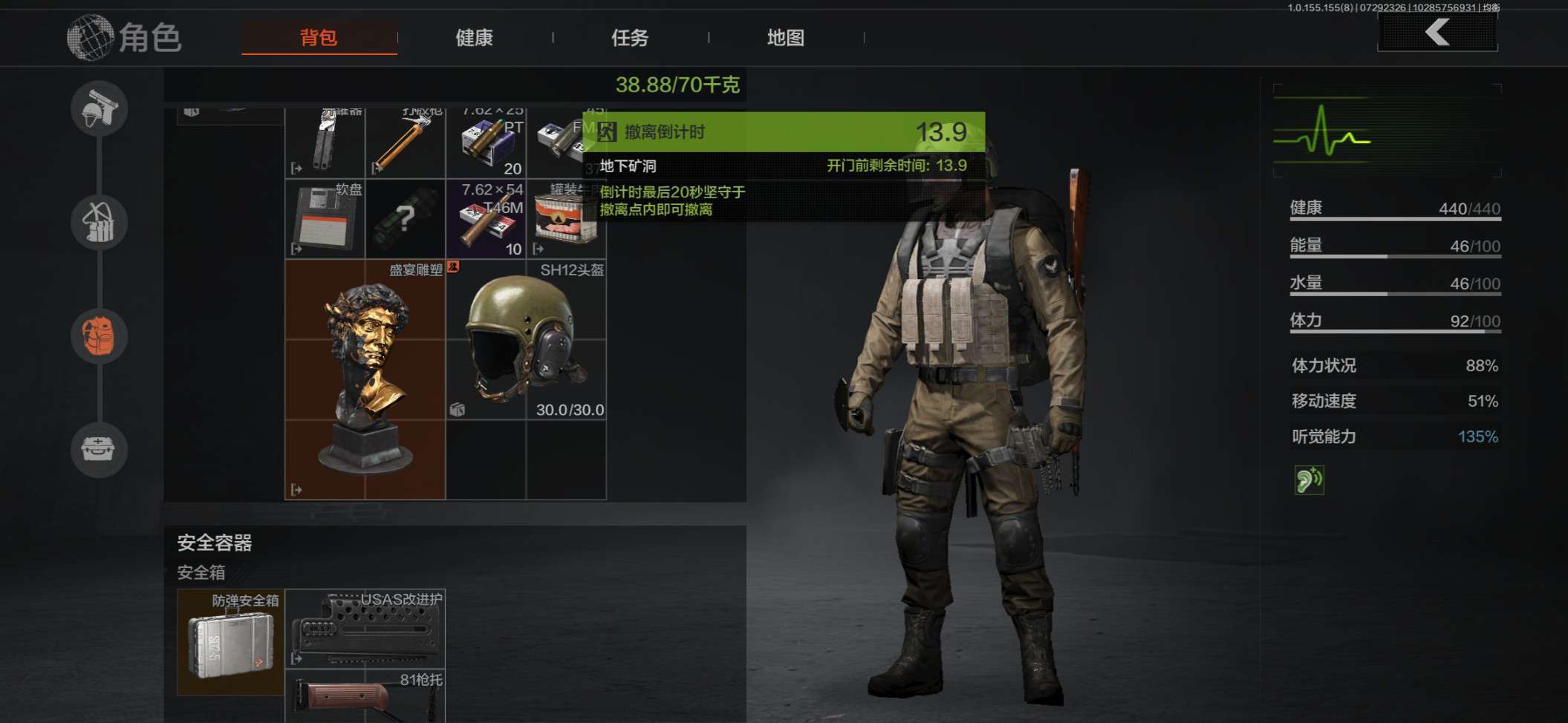Click the green hearing boost status icon
Viewport: 1568px width, 723px height.
pos(1309,480)
